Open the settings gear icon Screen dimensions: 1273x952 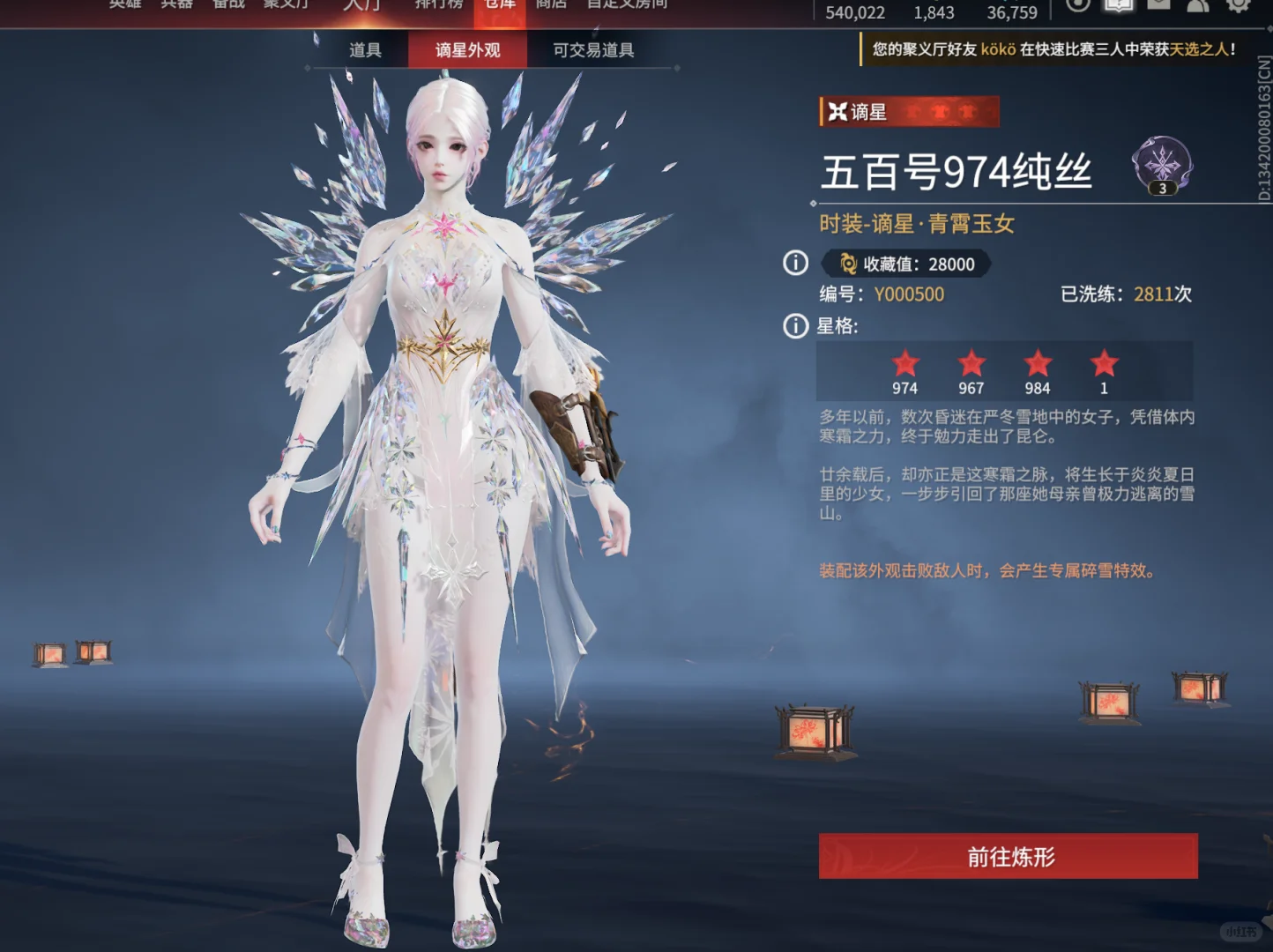click(x=1239, y=5)
